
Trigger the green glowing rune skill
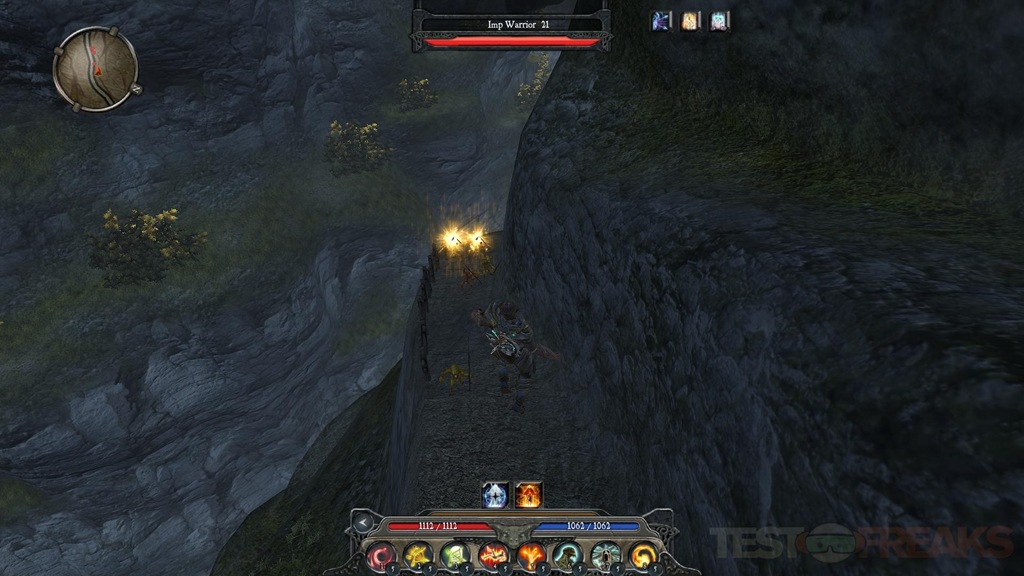tap(455, 556)
